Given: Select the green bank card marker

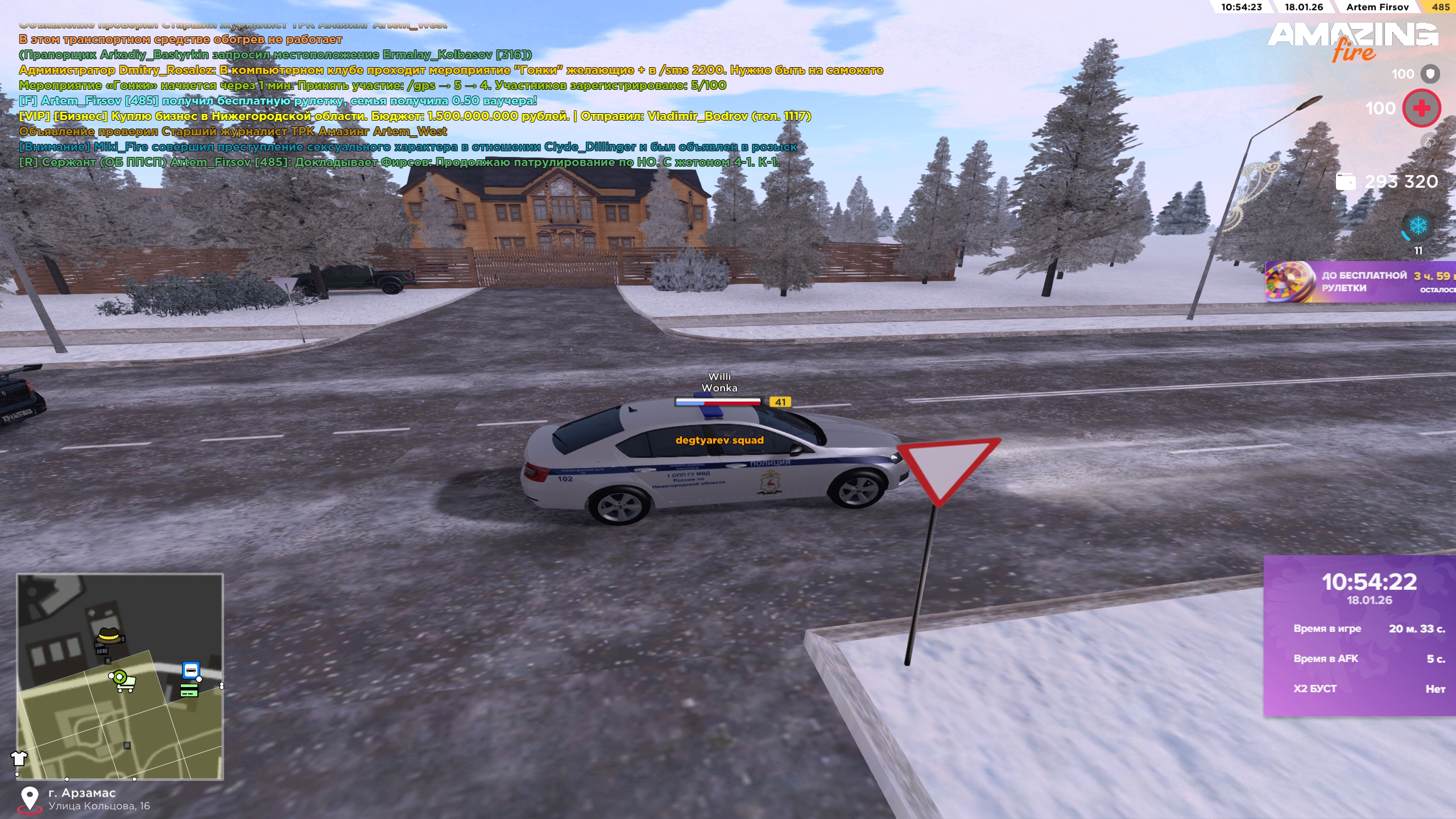Looking at the screenshot, I should point(189,690).
